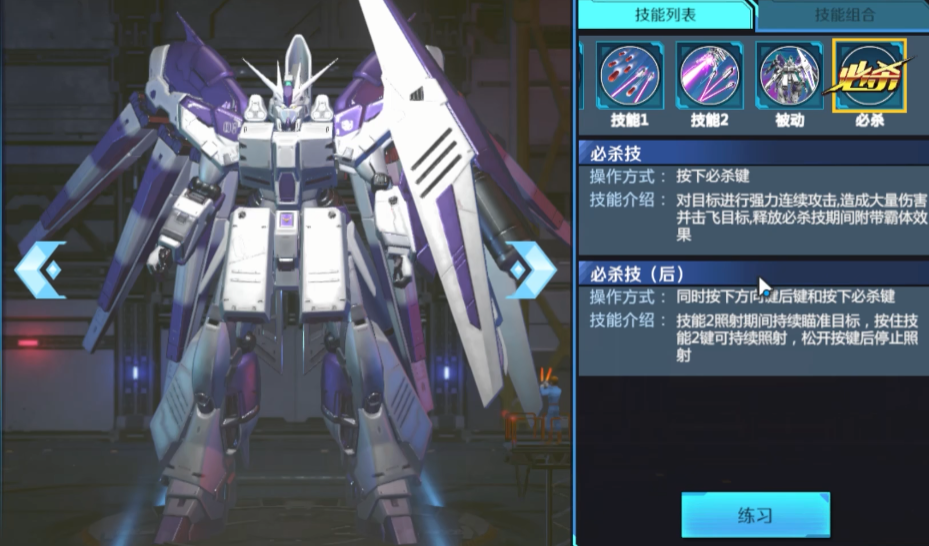Image resolution: width=929 pixels, height=546 pixels.
Task: Show the 被动 passive skill icon
Action: pos(789,76)
